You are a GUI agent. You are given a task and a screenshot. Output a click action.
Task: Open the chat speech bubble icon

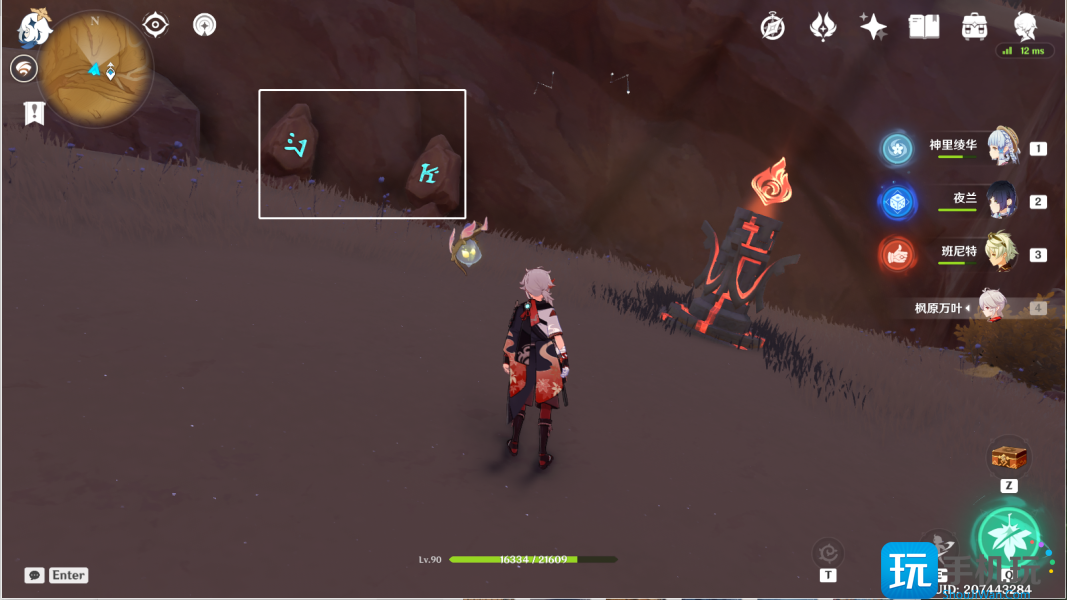[x=35, y=575]
